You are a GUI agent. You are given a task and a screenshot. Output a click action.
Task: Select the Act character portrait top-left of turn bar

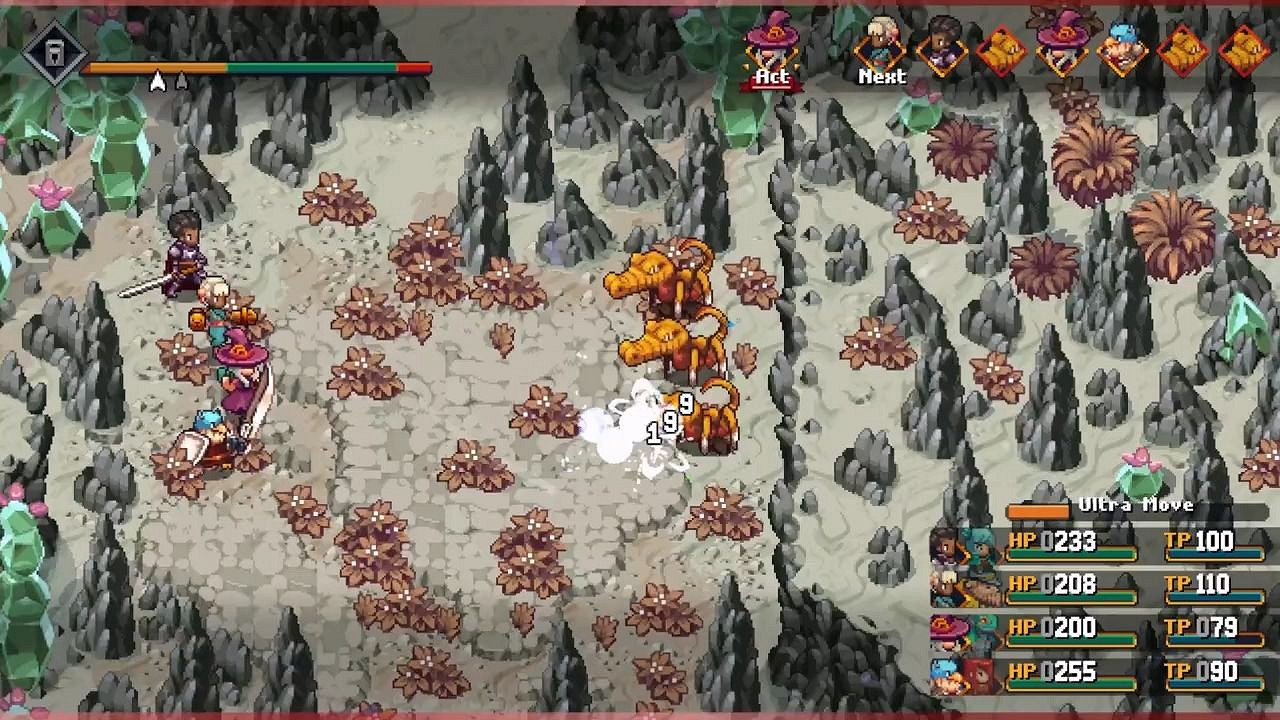coord(770,45)
